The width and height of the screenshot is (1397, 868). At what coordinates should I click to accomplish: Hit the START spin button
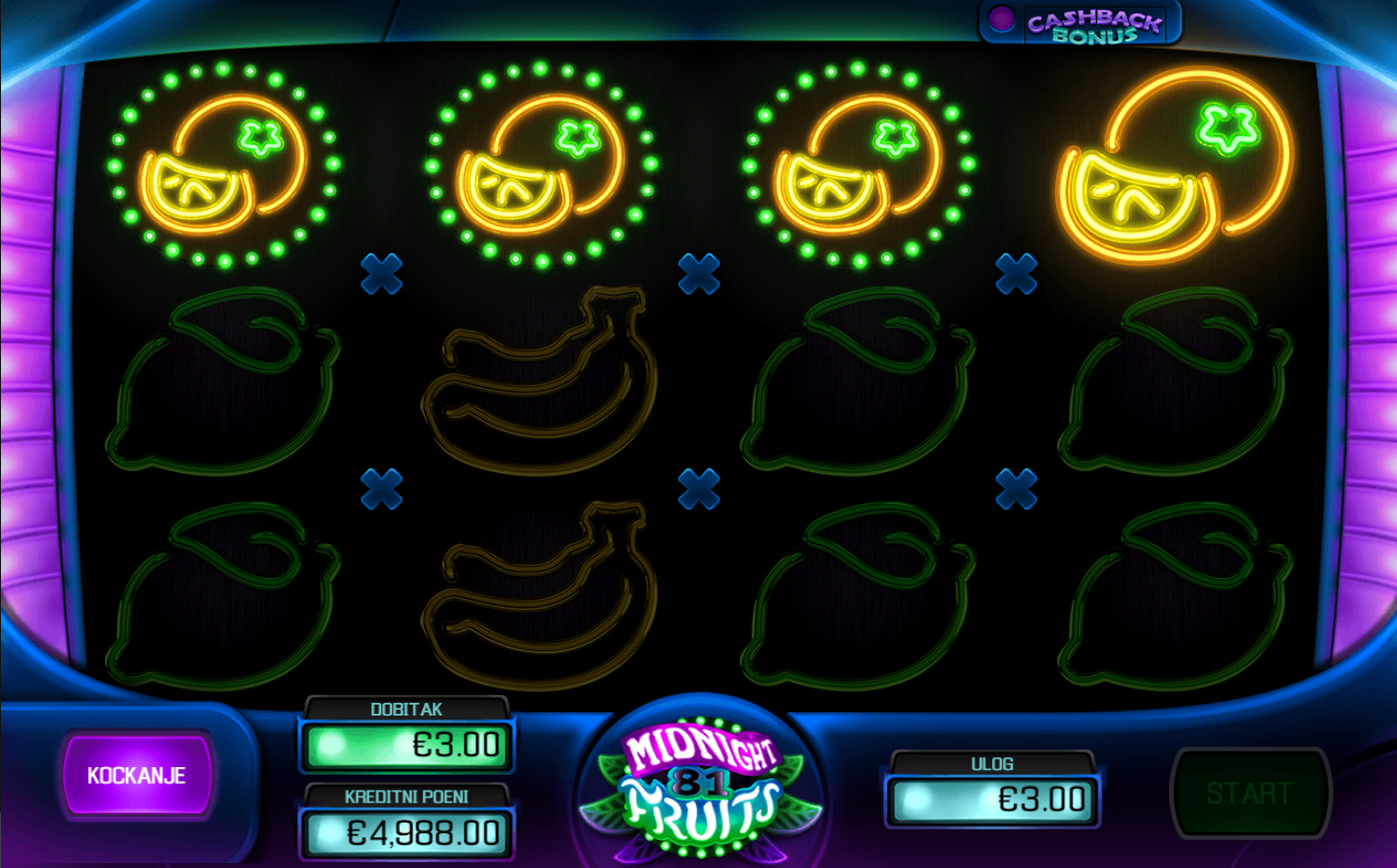click(1249, 793)
